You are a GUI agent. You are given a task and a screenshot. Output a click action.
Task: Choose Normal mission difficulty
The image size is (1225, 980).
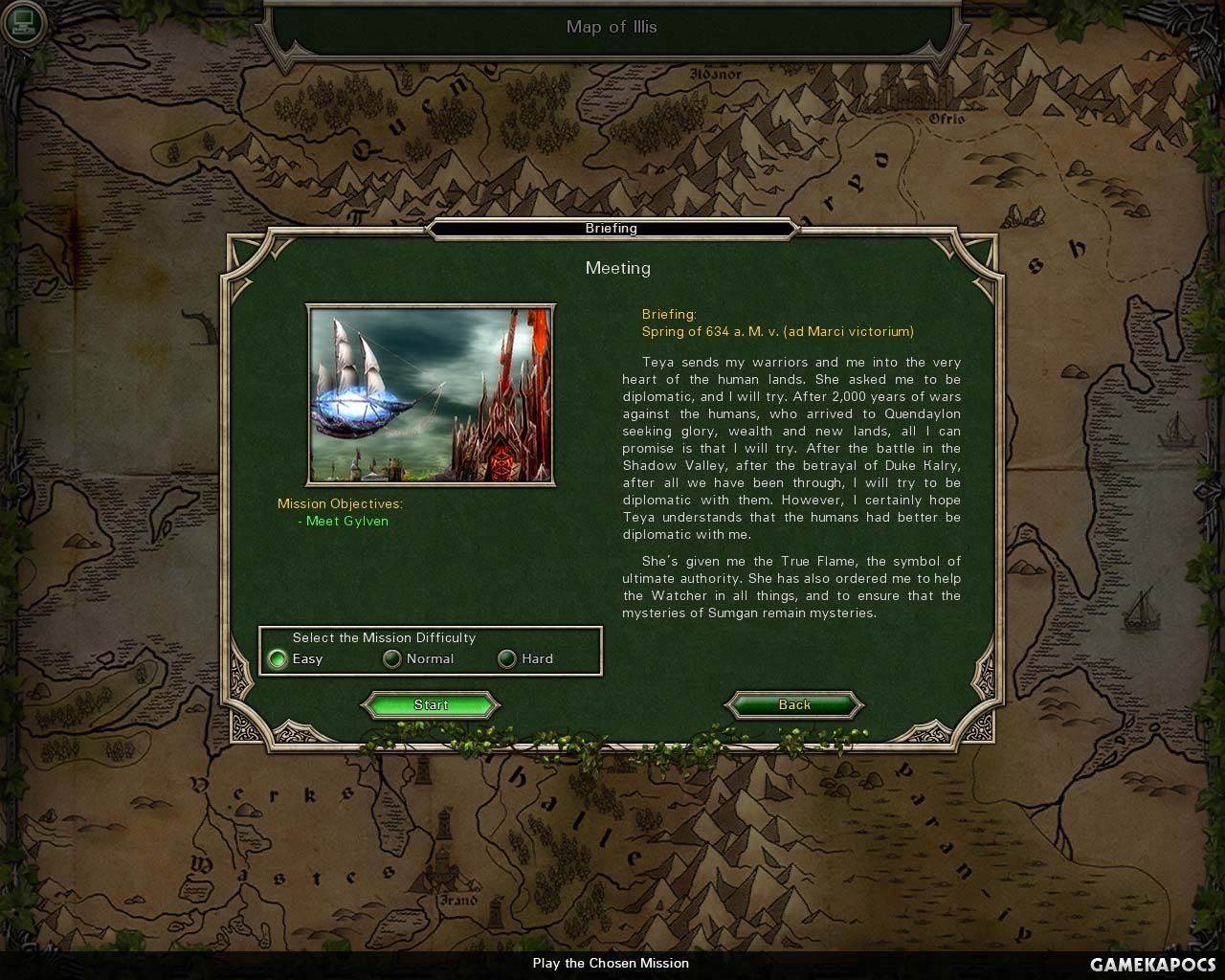392,658
